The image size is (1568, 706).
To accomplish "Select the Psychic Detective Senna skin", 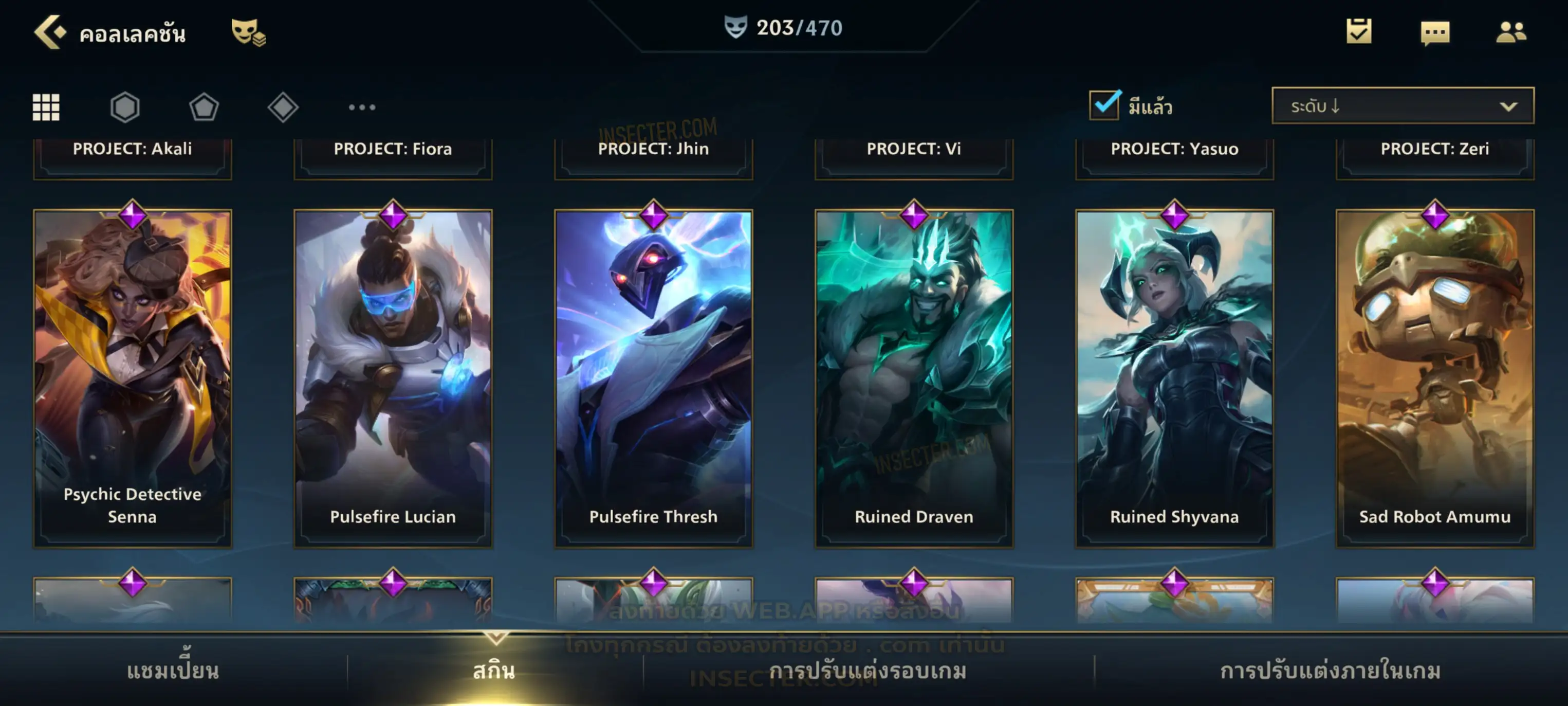I will (133, 377).
